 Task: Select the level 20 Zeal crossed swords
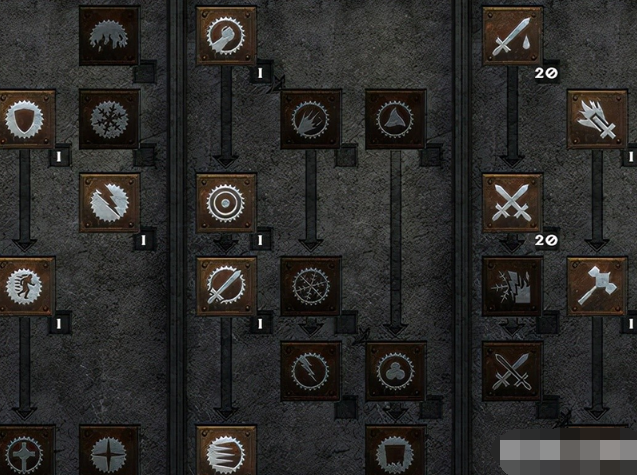click(512, 202)
